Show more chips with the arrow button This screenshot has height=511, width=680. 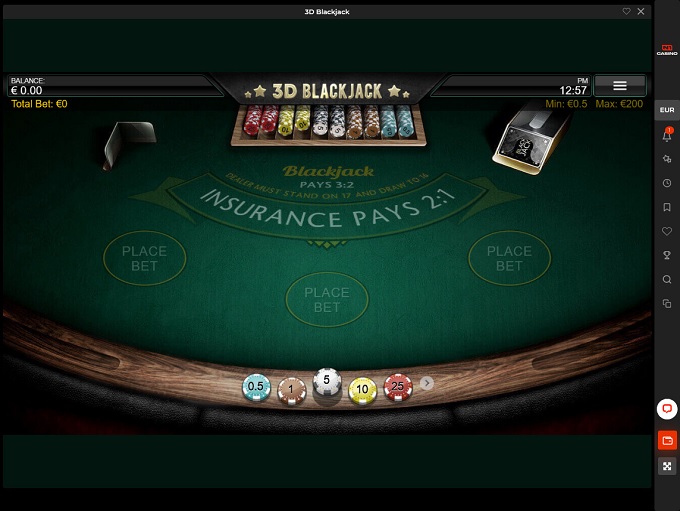tap(427, 383)
